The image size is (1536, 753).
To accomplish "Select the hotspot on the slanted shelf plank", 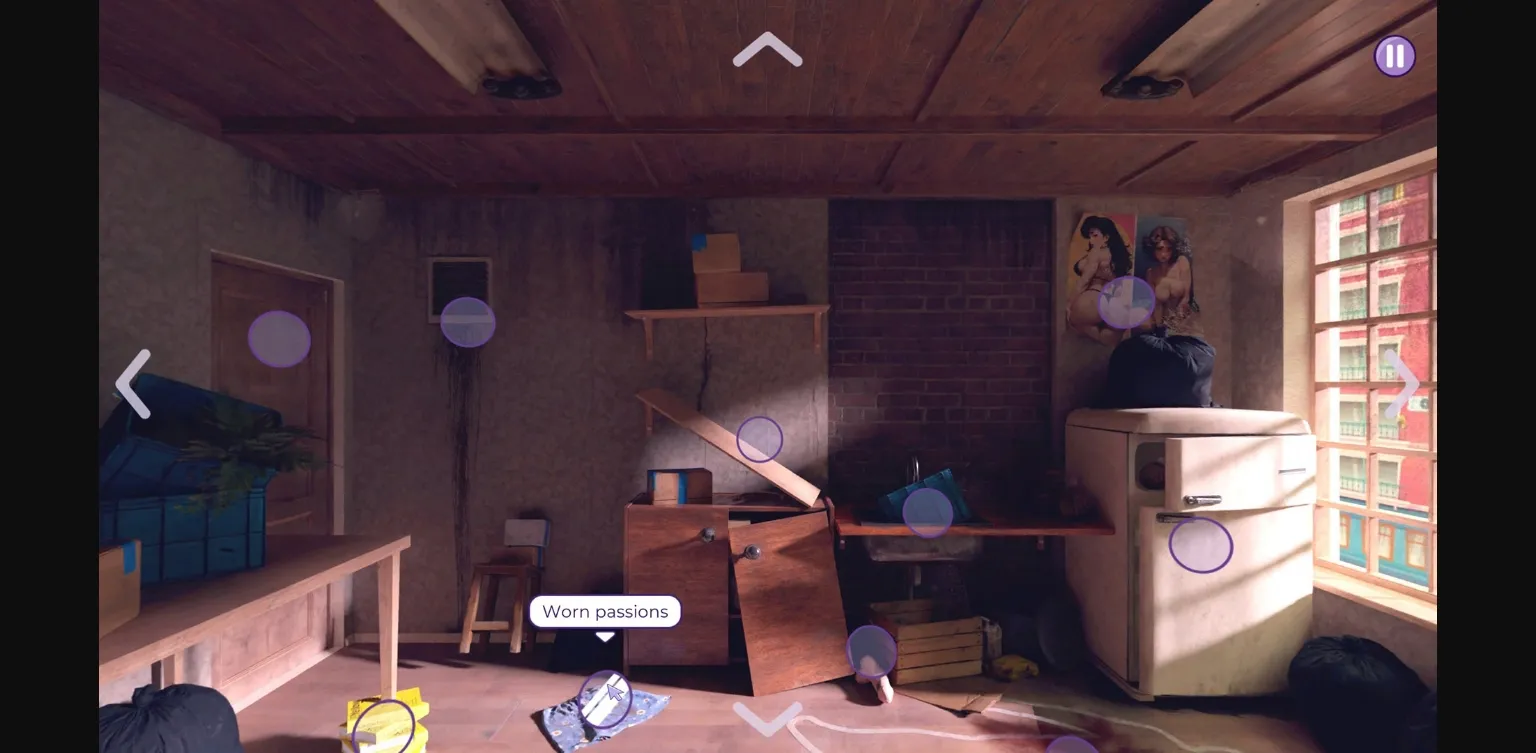I will pos(761,439).
